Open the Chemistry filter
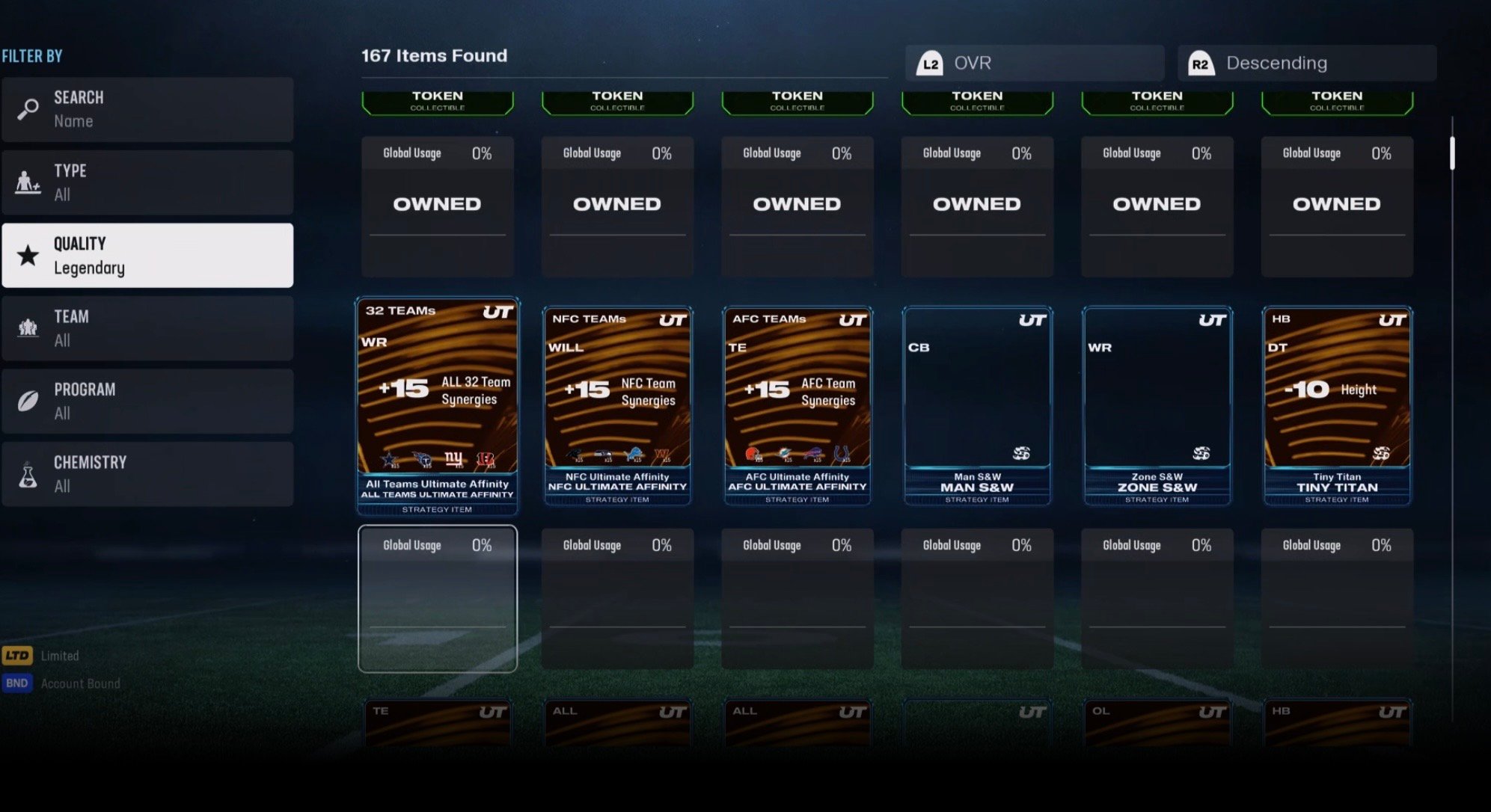 point(147,474)
